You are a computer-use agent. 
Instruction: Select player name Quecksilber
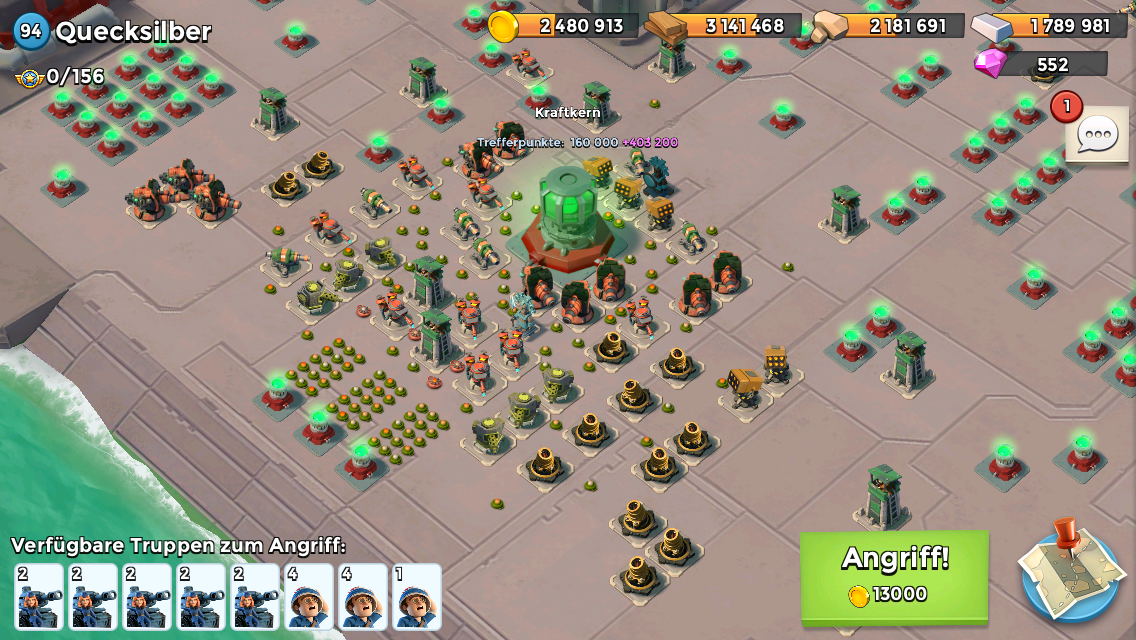(x=133, y=31)
